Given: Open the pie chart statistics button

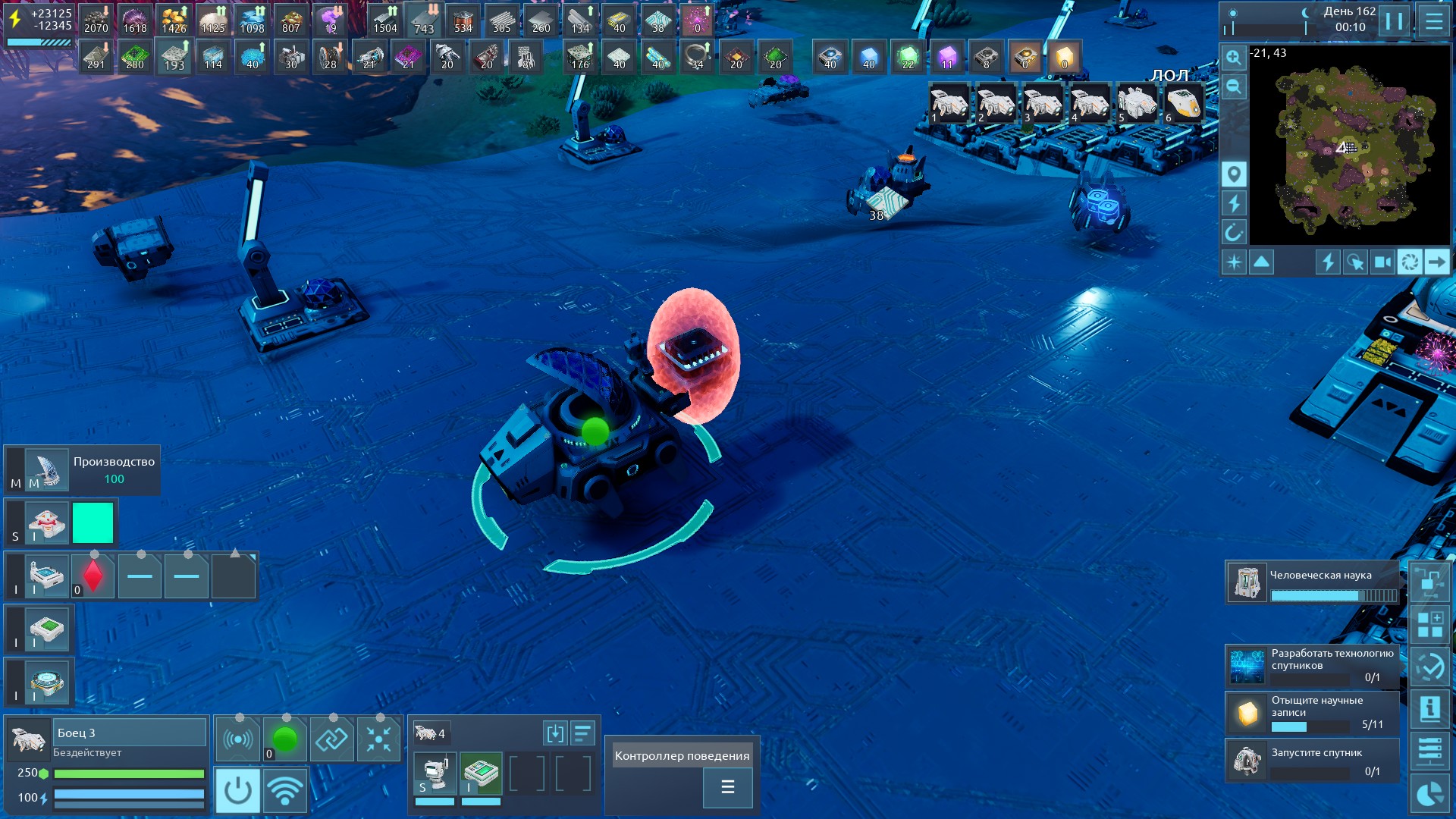Looking at the screenshot, I should click(1429, 795).
